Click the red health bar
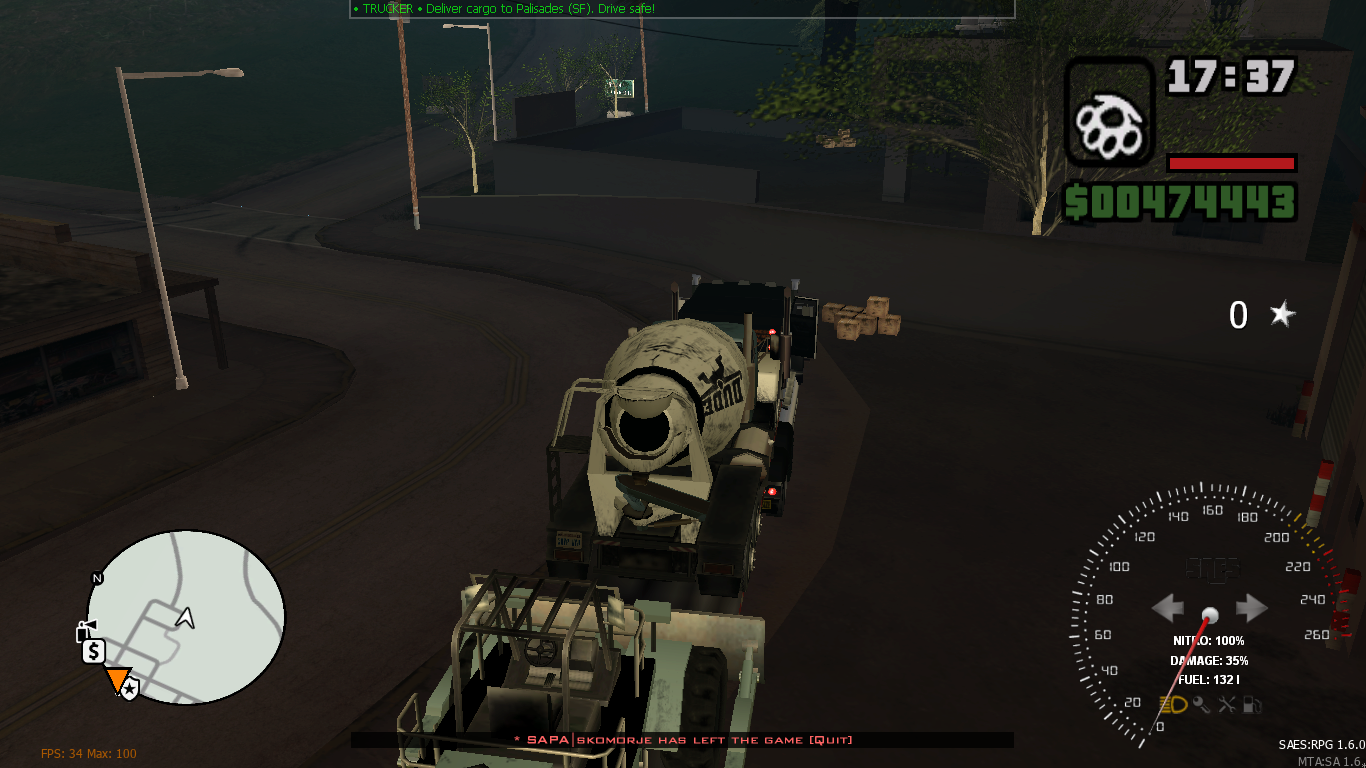Image resolution: width=1366 pixels, height=768 pixels. 1231,163
